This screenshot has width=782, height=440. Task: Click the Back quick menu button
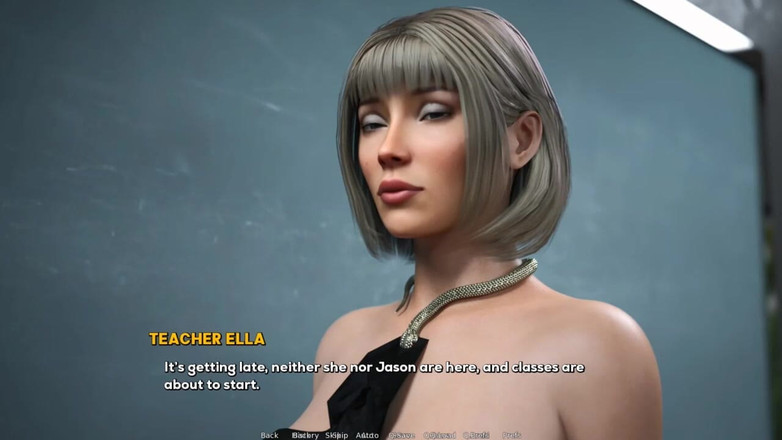click(269, 435)
